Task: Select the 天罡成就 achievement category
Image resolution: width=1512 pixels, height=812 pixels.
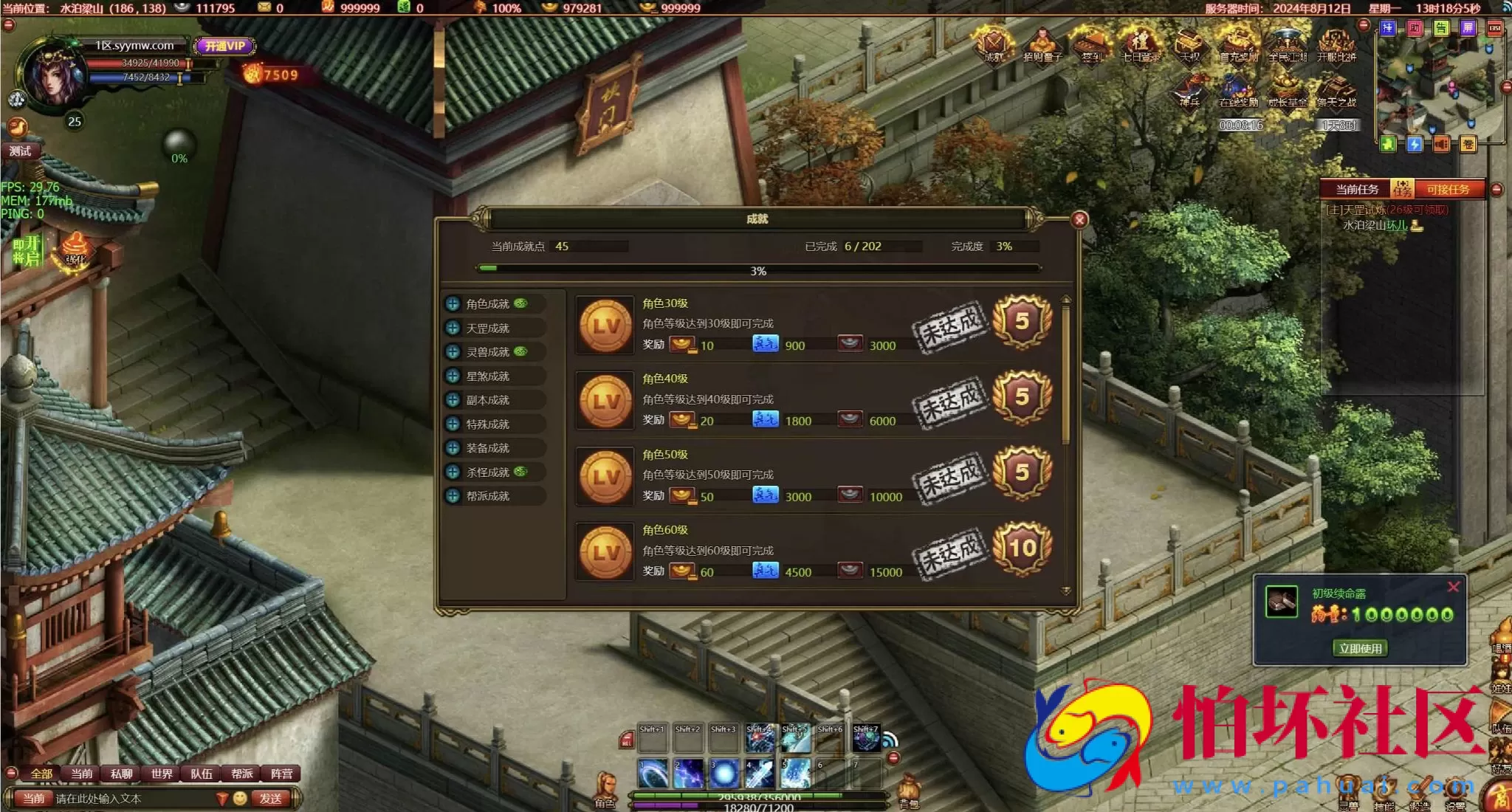Action: click(487, 328)
